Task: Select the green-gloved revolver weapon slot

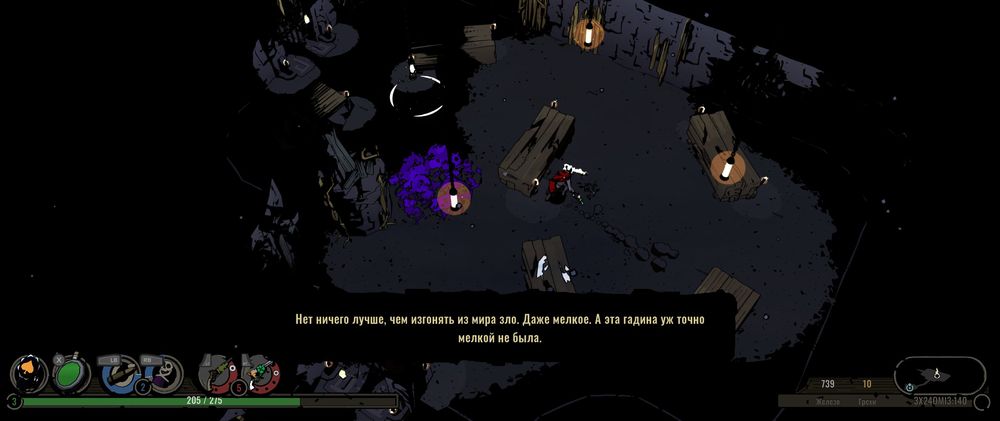Action: (x=261, y=374)
